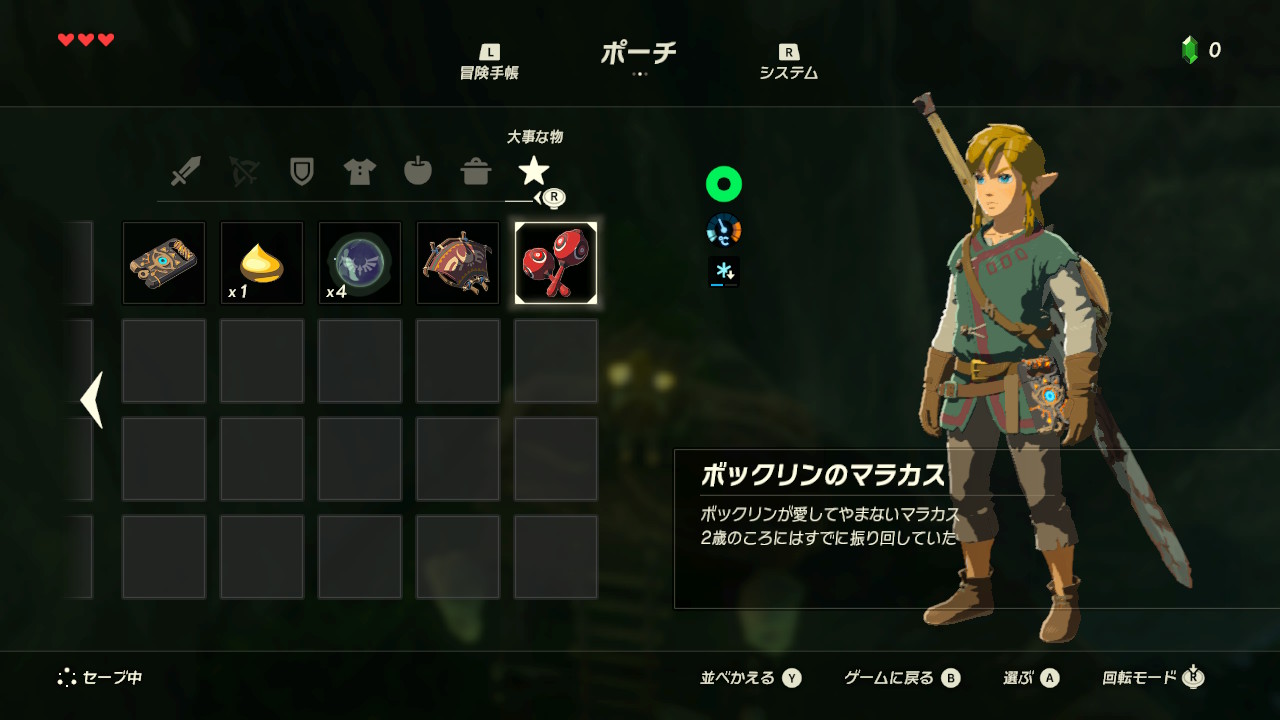Click the 並べかえる sort option
This screenshot has width=1280, height=720.
coord(750,678)
